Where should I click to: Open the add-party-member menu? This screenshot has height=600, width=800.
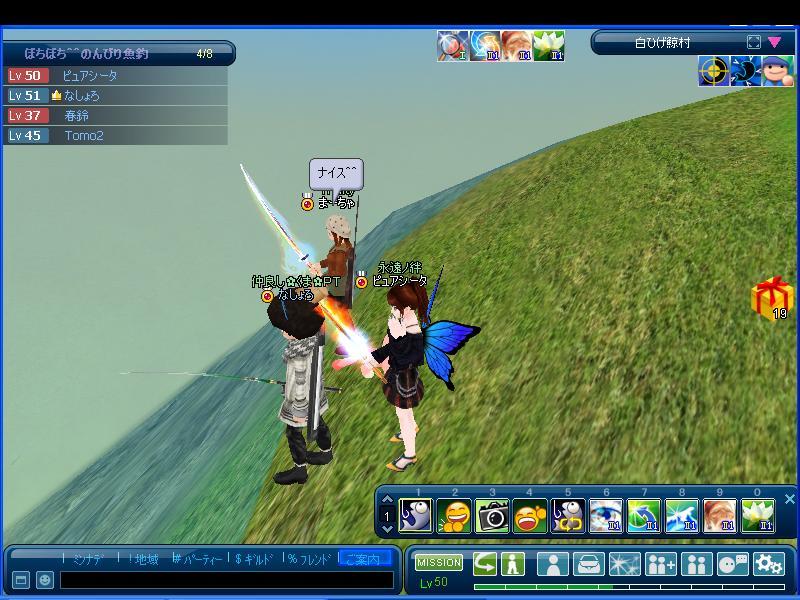pos(660,564)
